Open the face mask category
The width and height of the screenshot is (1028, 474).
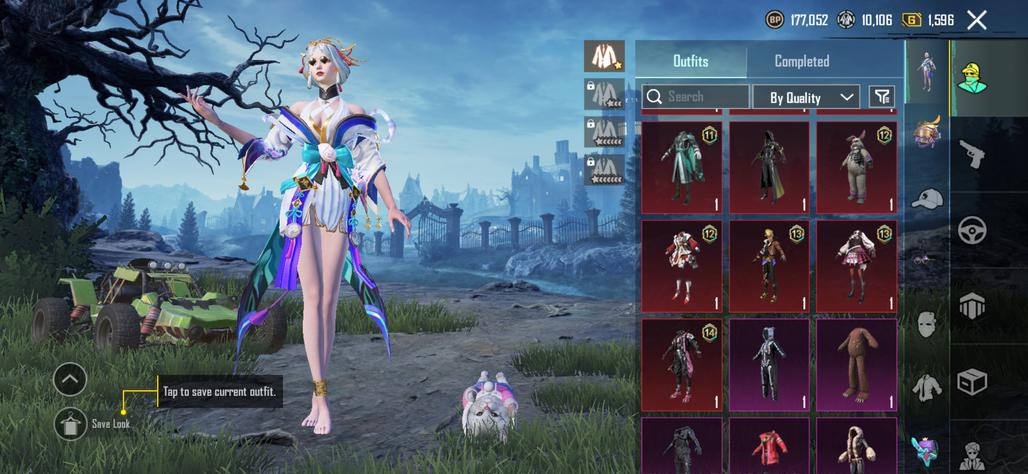(x=927, y=324)
